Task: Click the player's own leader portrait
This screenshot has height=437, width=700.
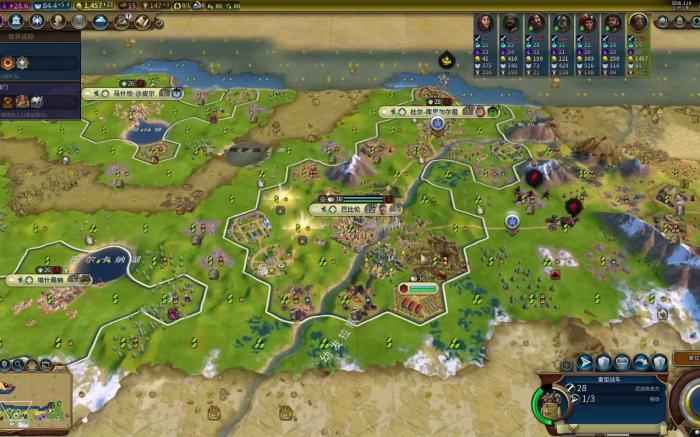Action: click(x=638, y=23)
